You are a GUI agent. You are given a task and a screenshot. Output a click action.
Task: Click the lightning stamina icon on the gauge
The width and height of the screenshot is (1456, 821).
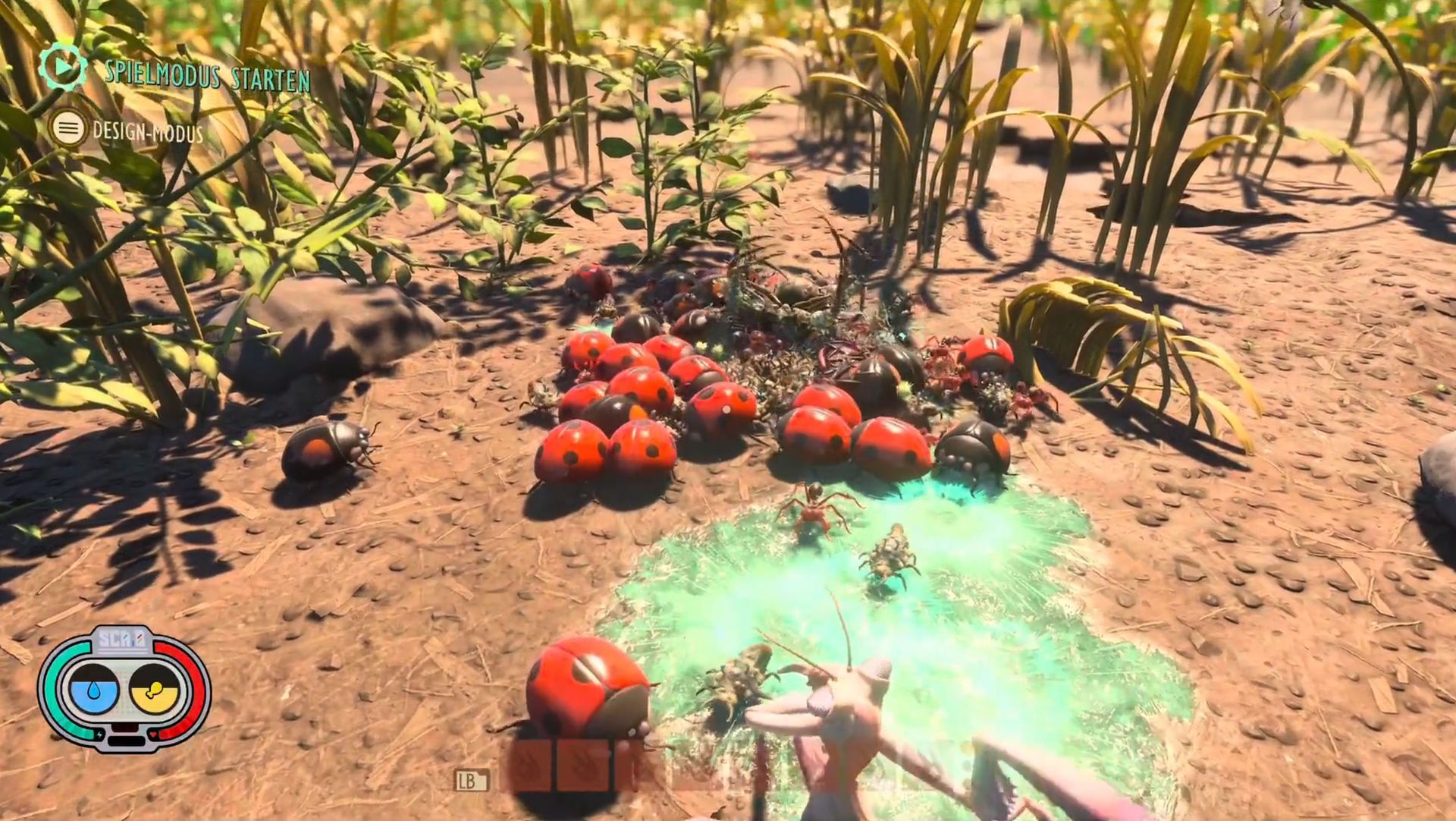point(99,734)
